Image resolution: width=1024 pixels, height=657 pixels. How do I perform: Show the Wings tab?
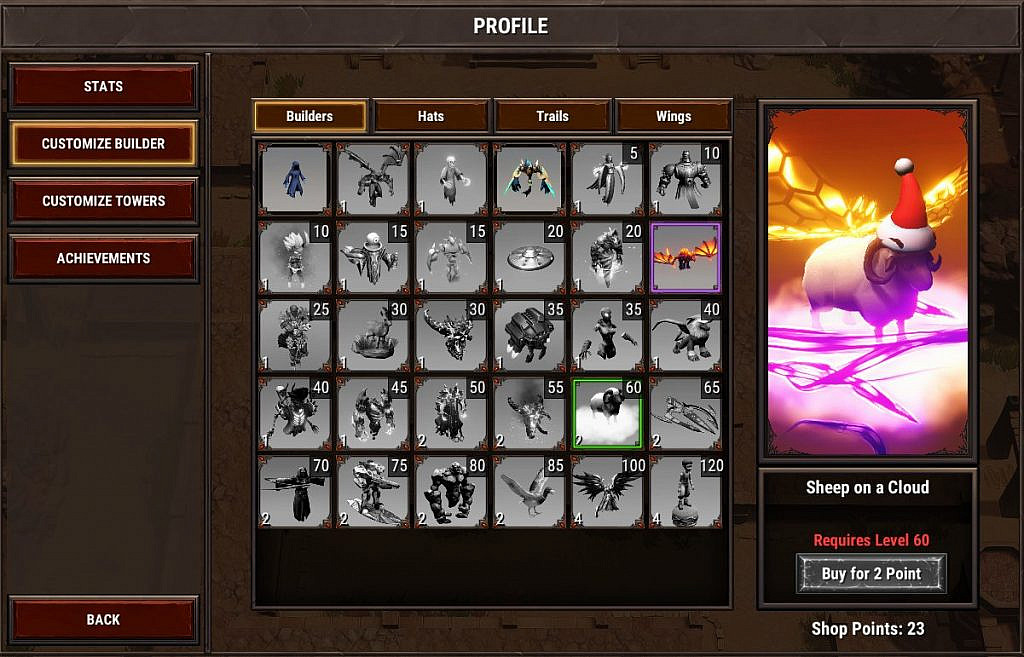coord(673,116)
